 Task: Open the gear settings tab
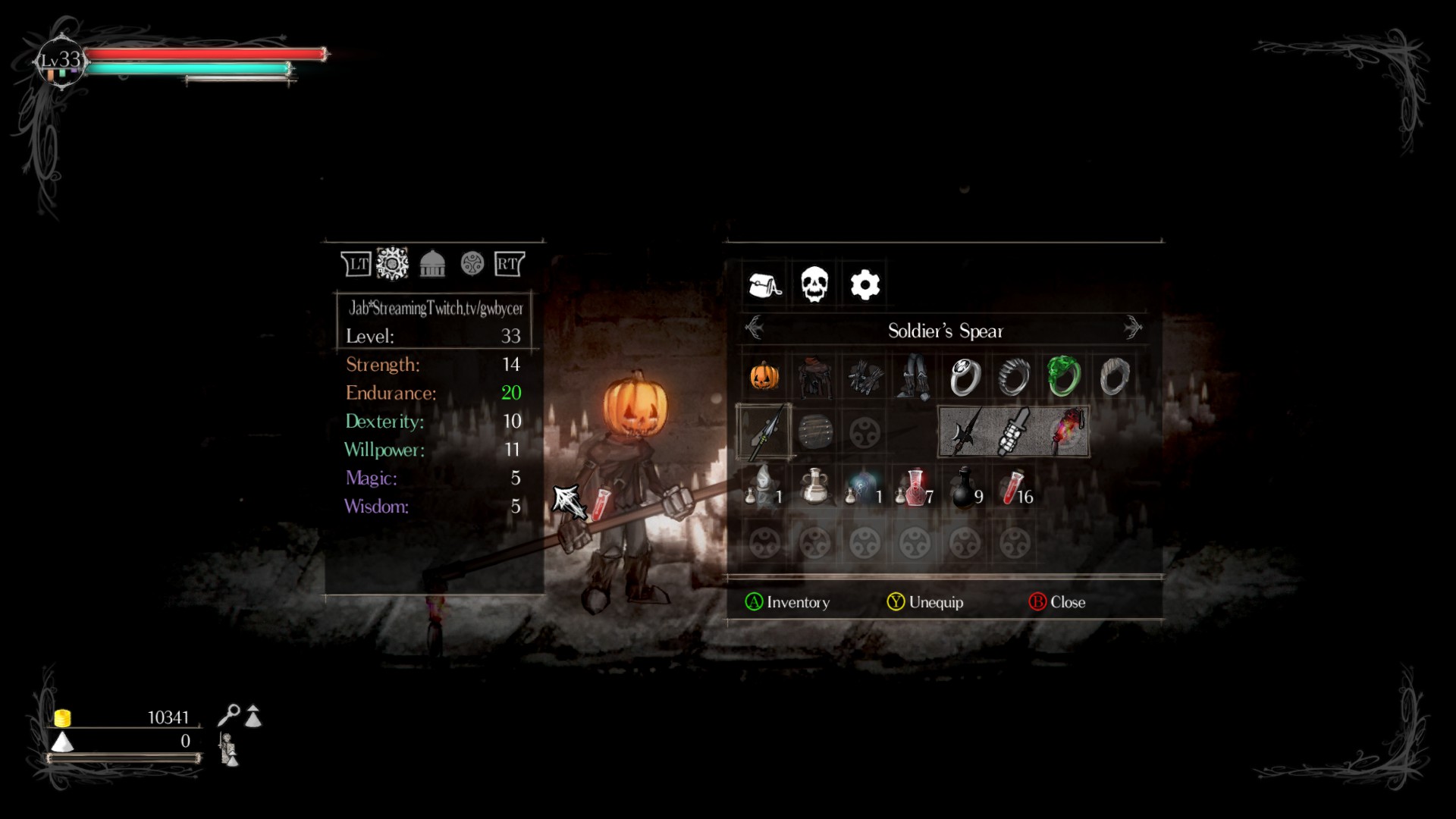pyautogui.click(x=864, y=285)
